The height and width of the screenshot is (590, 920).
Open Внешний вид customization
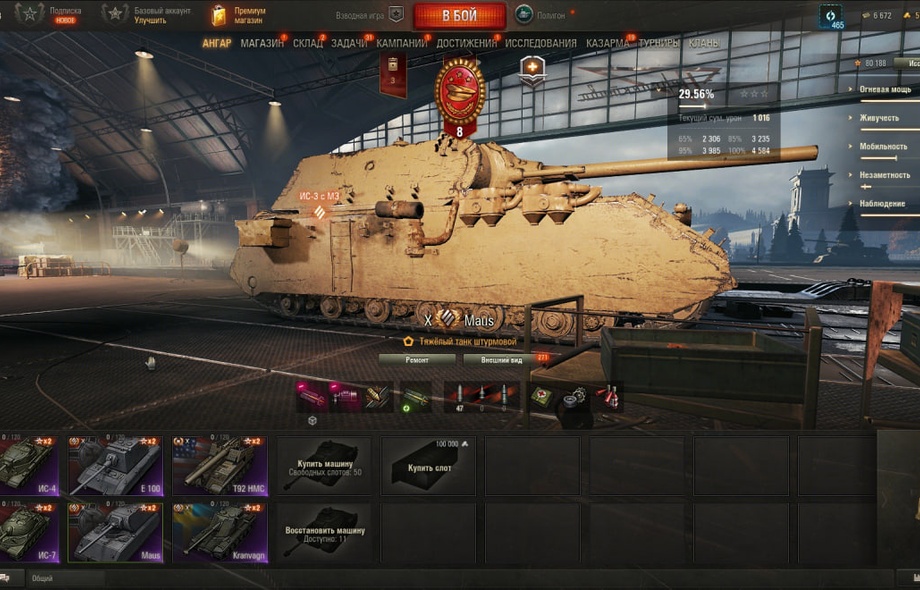(x=488, y=358)
